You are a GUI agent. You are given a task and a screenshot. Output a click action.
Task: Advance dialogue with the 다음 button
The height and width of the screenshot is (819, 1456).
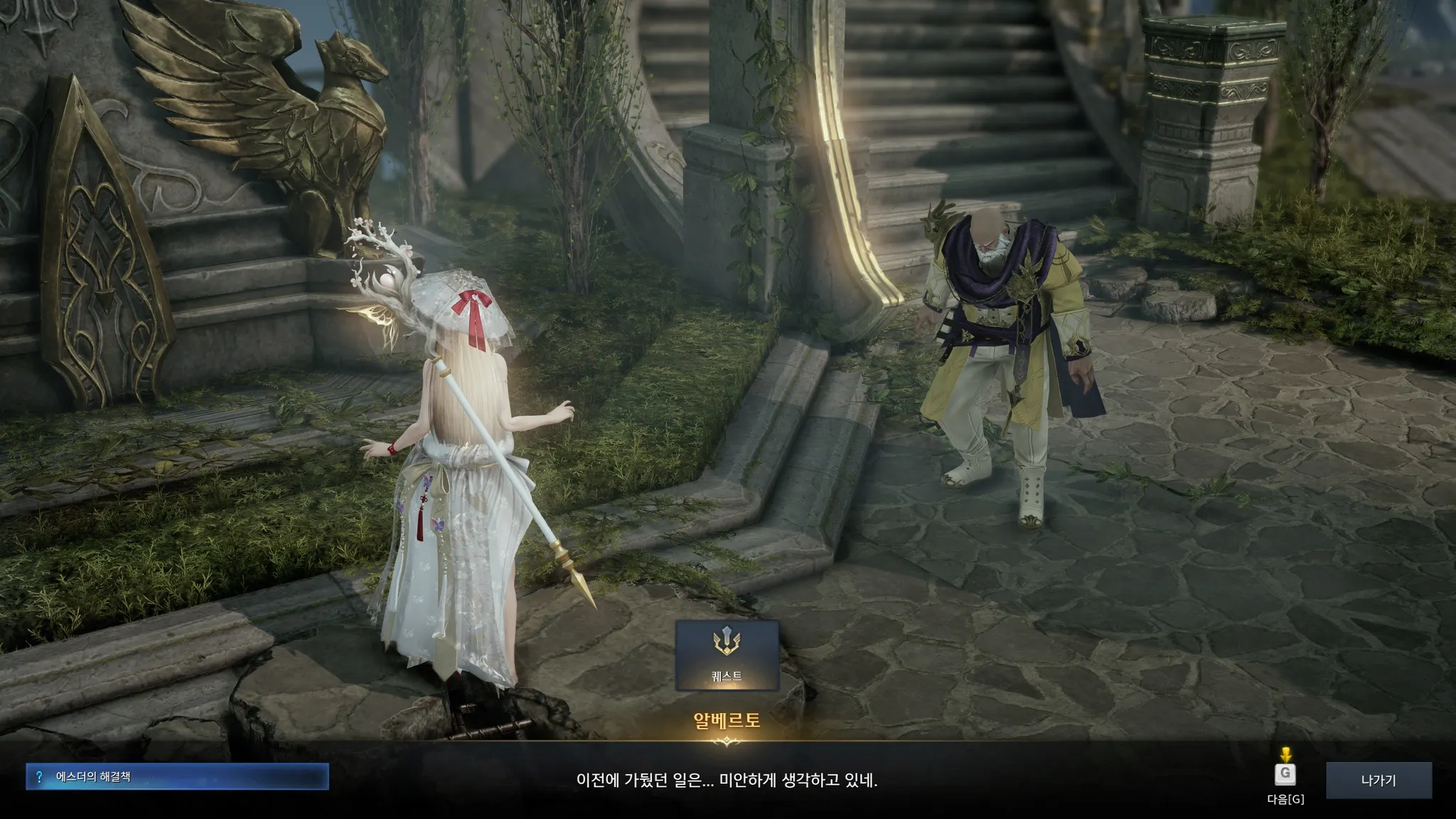[x=1285, y=774]
